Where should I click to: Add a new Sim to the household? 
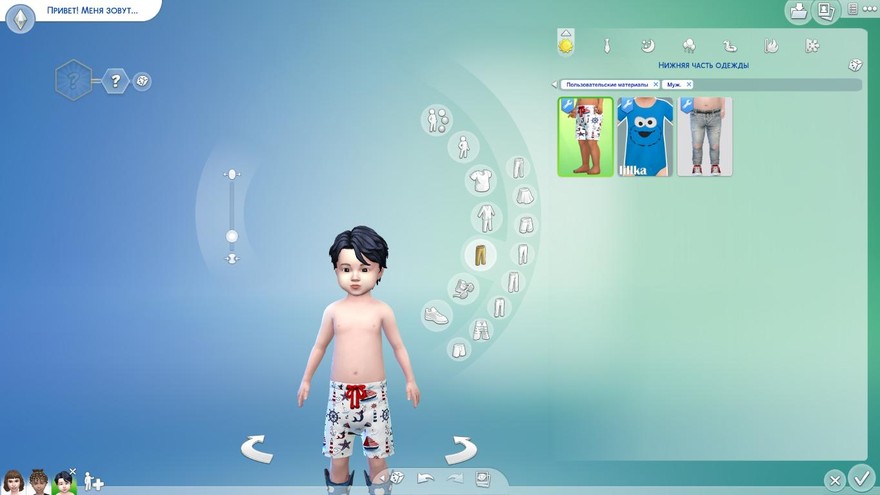coord(93,482)
